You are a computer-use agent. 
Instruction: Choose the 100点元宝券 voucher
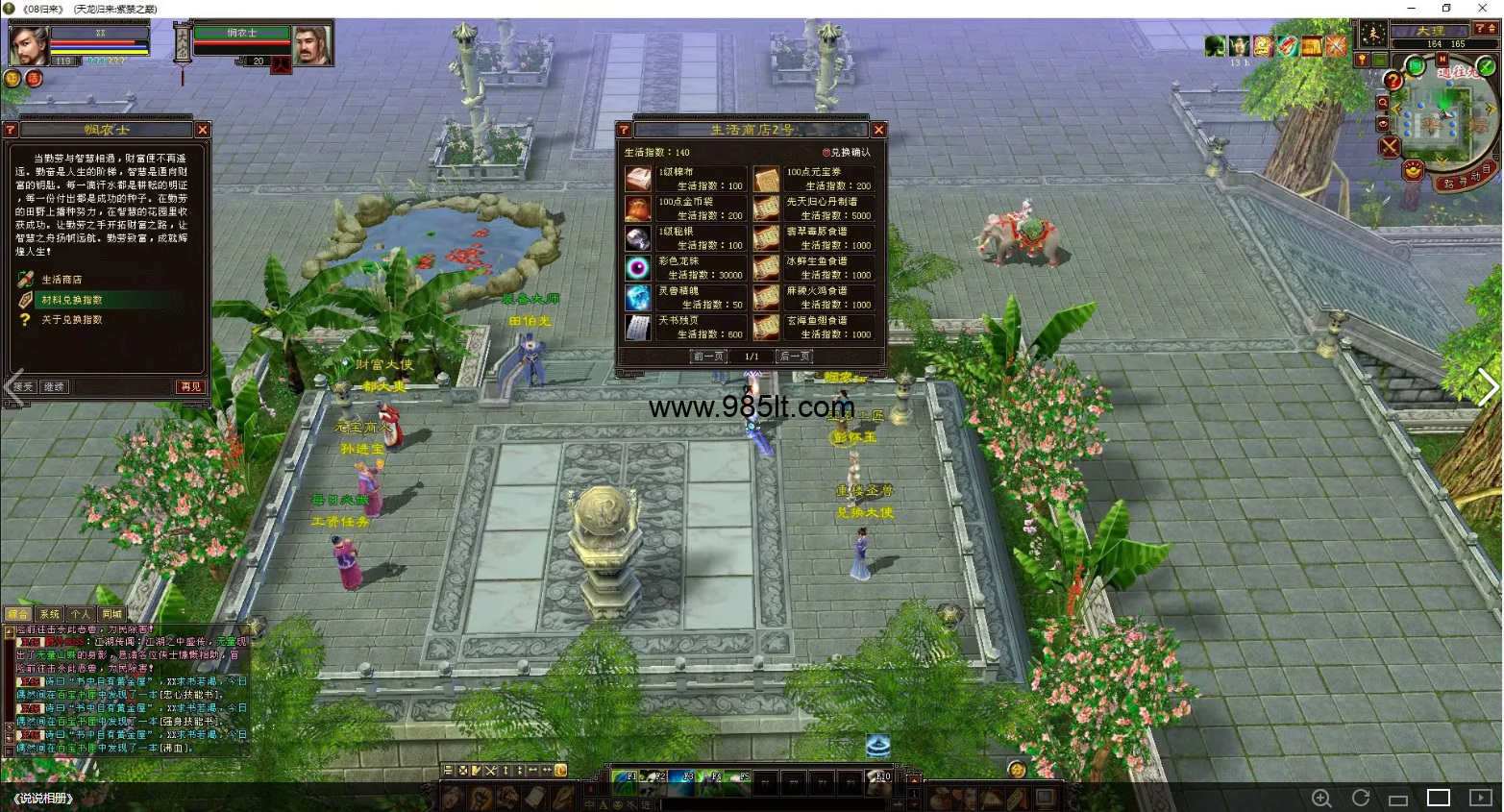pos(766,179)
